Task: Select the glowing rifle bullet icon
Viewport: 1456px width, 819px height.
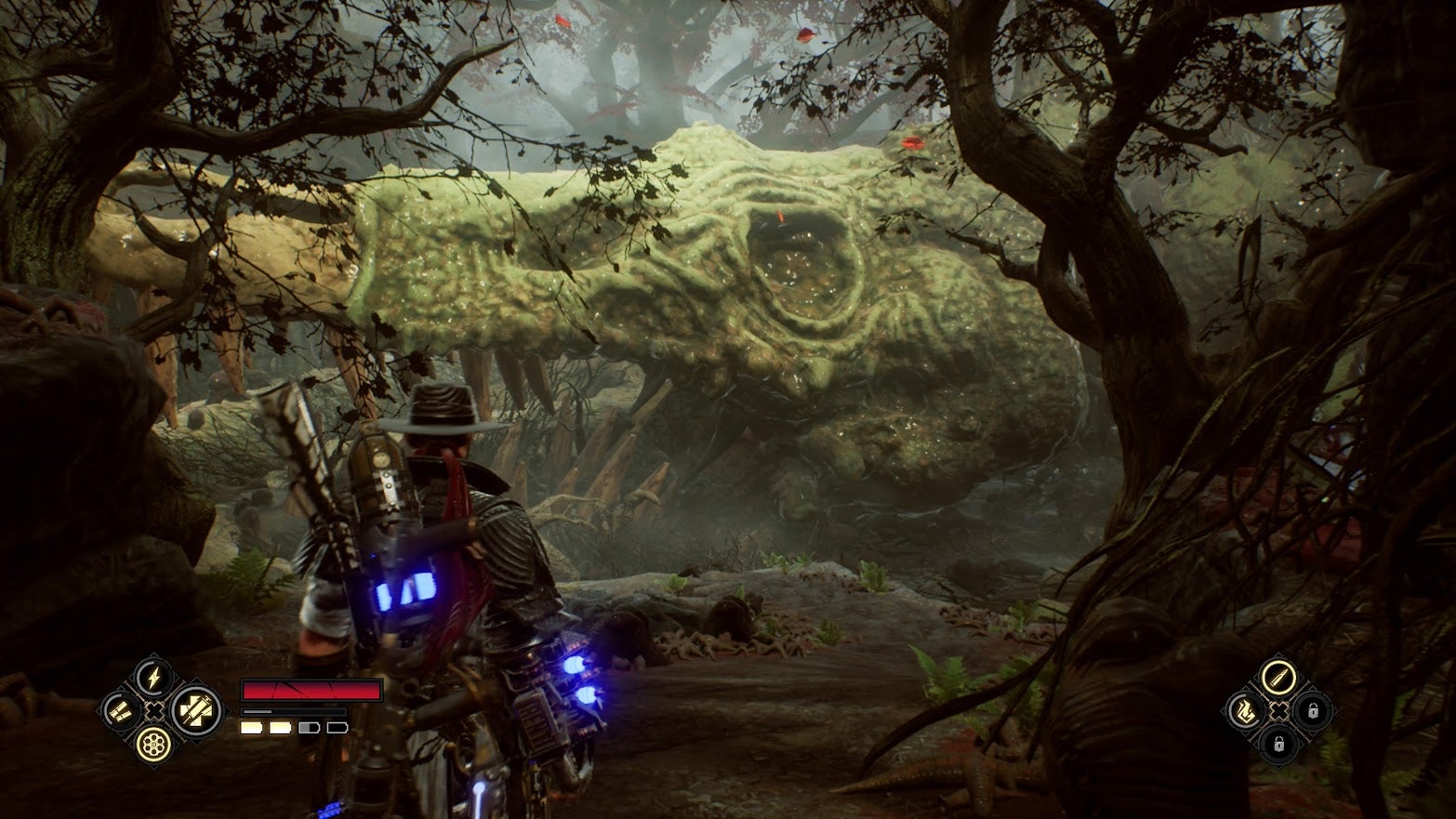Action: pyautogui.click(x=1277, y=677)
